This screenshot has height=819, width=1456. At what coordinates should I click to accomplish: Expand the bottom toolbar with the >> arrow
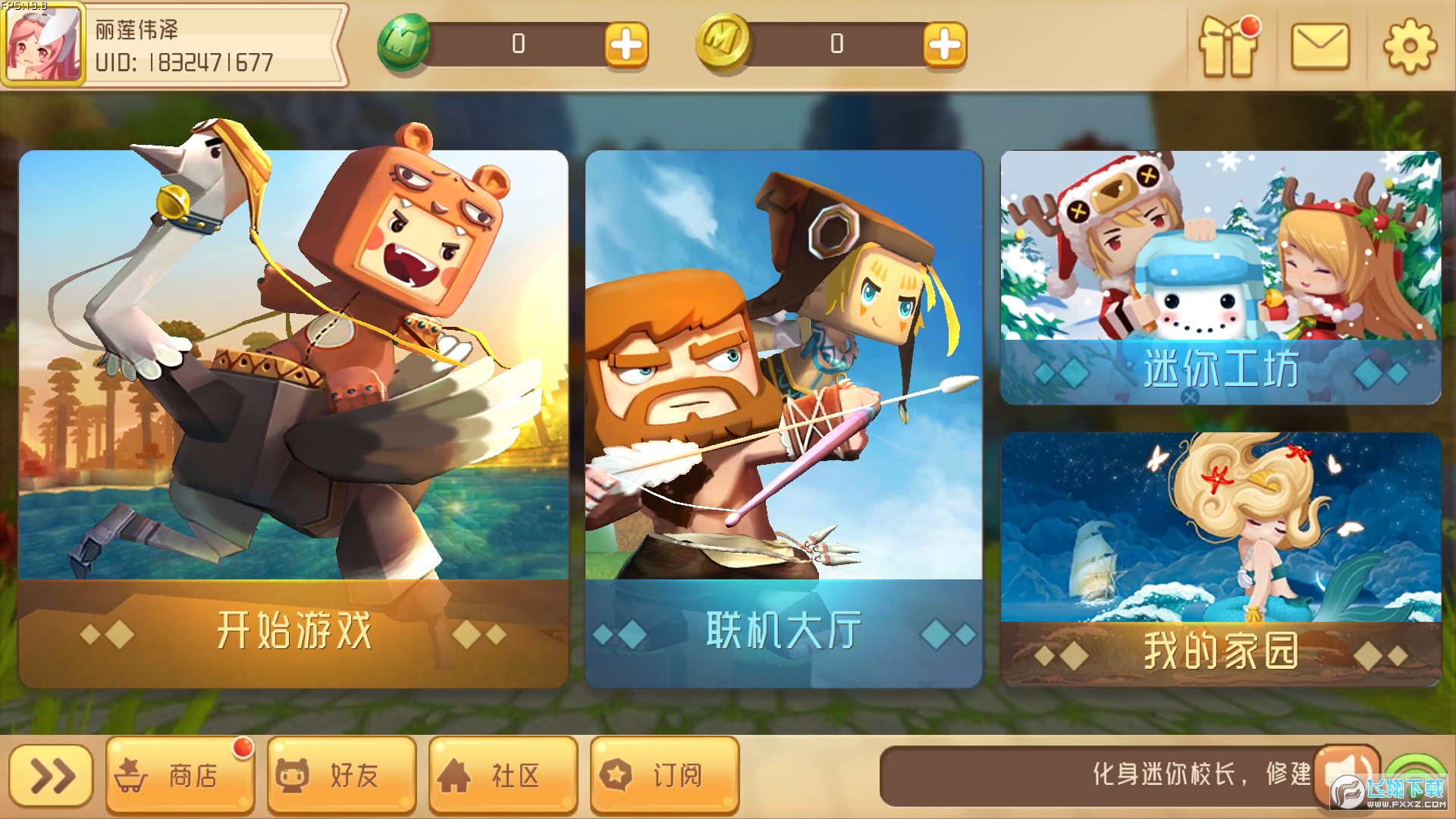[x=51, y=775]
